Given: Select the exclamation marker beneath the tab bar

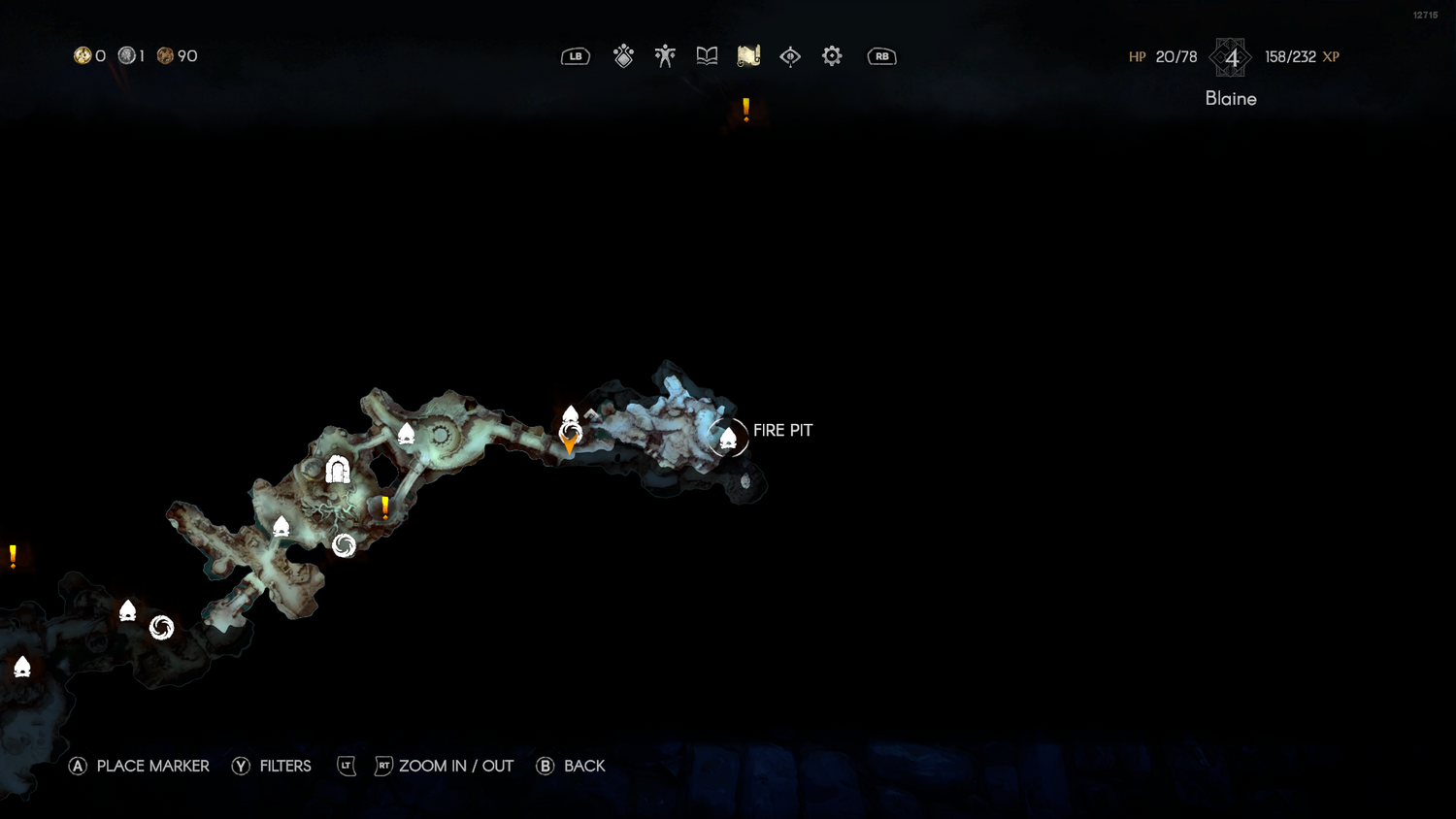Looking at the screenshot, I should (745, 110).
